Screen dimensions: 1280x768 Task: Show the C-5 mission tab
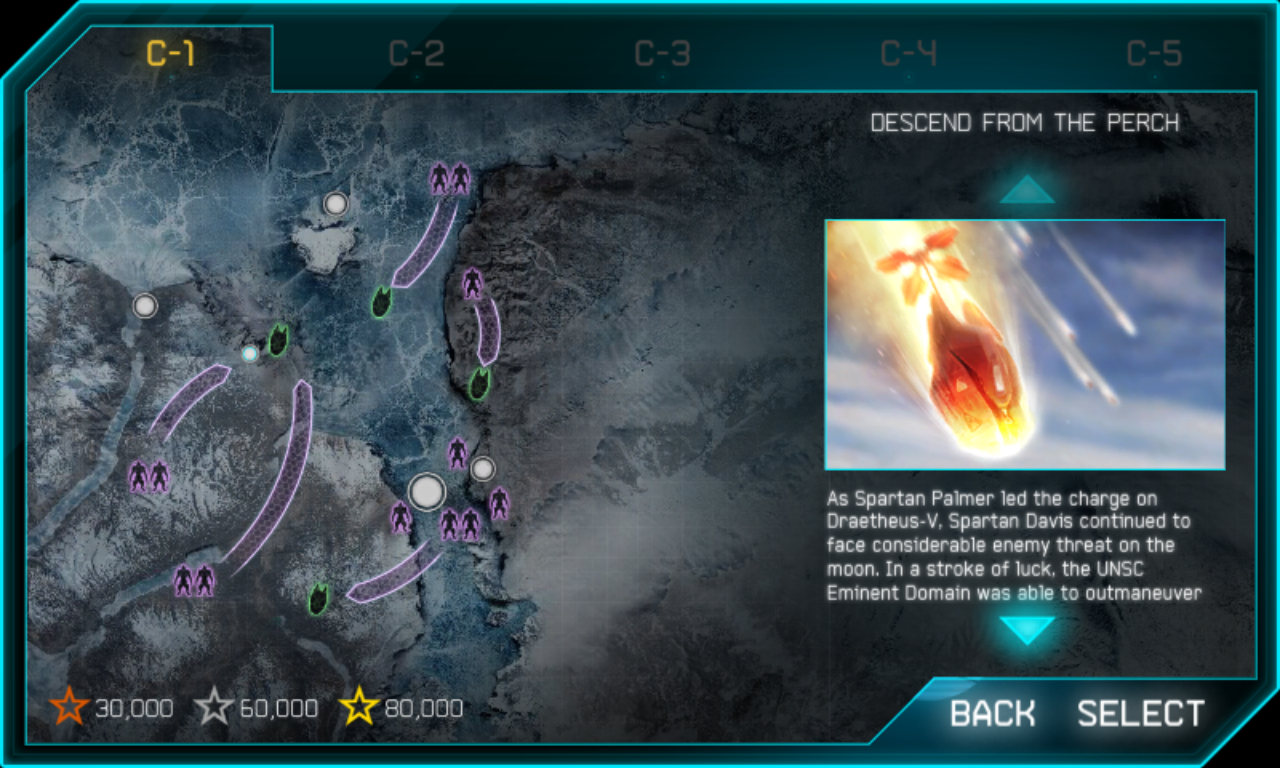tap(1154, 55)
